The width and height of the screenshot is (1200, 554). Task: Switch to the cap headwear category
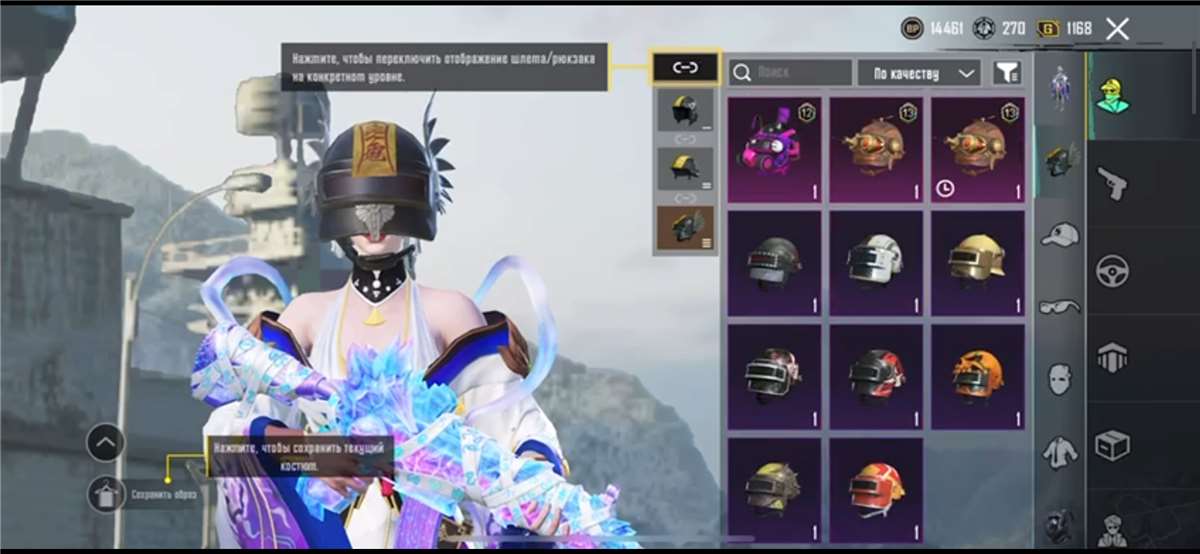coord(1059,236)
